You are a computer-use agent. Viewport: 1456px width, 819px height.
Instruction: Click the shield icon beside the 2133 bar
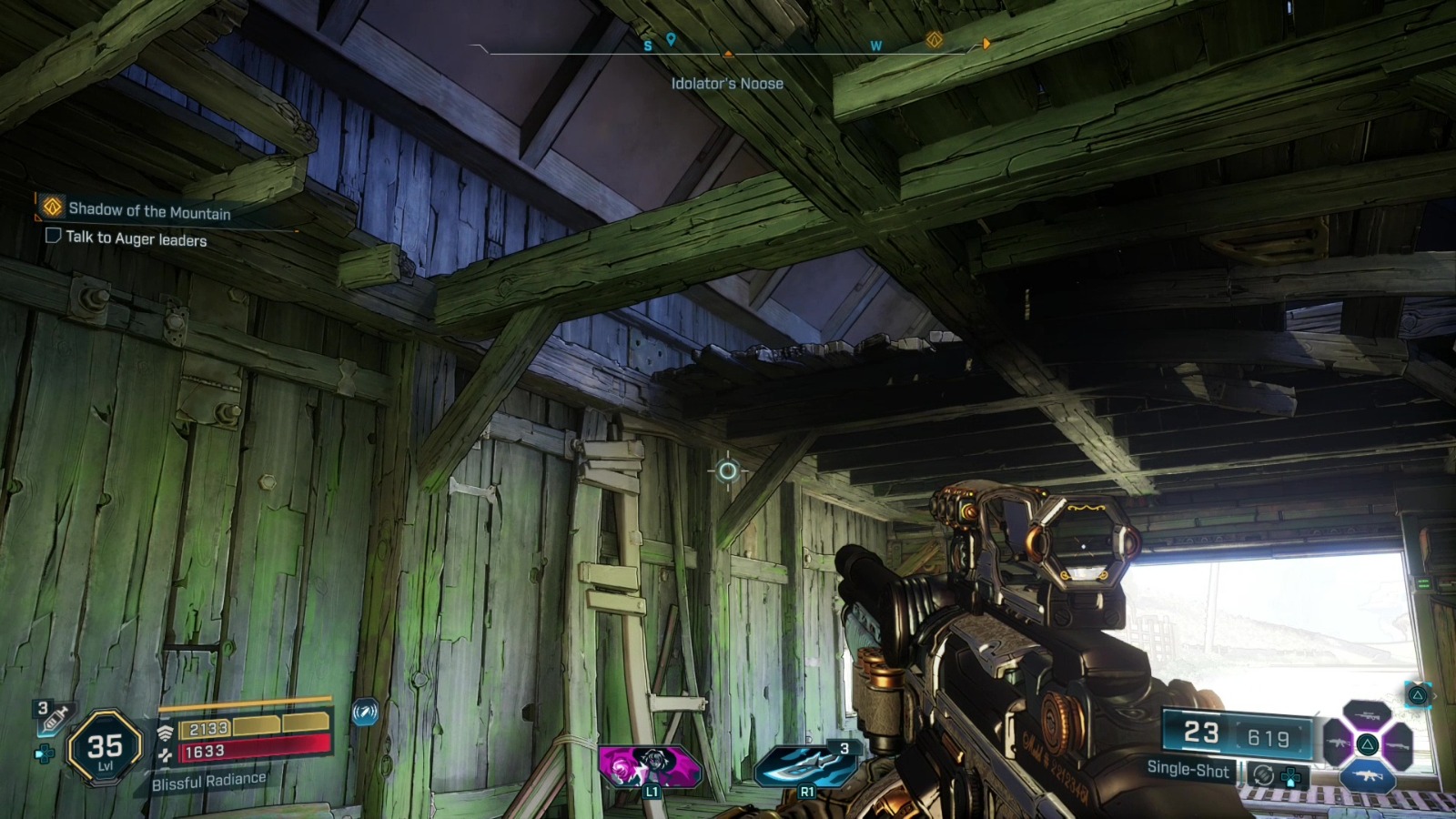pyautogui.click(x=167, y=731)
